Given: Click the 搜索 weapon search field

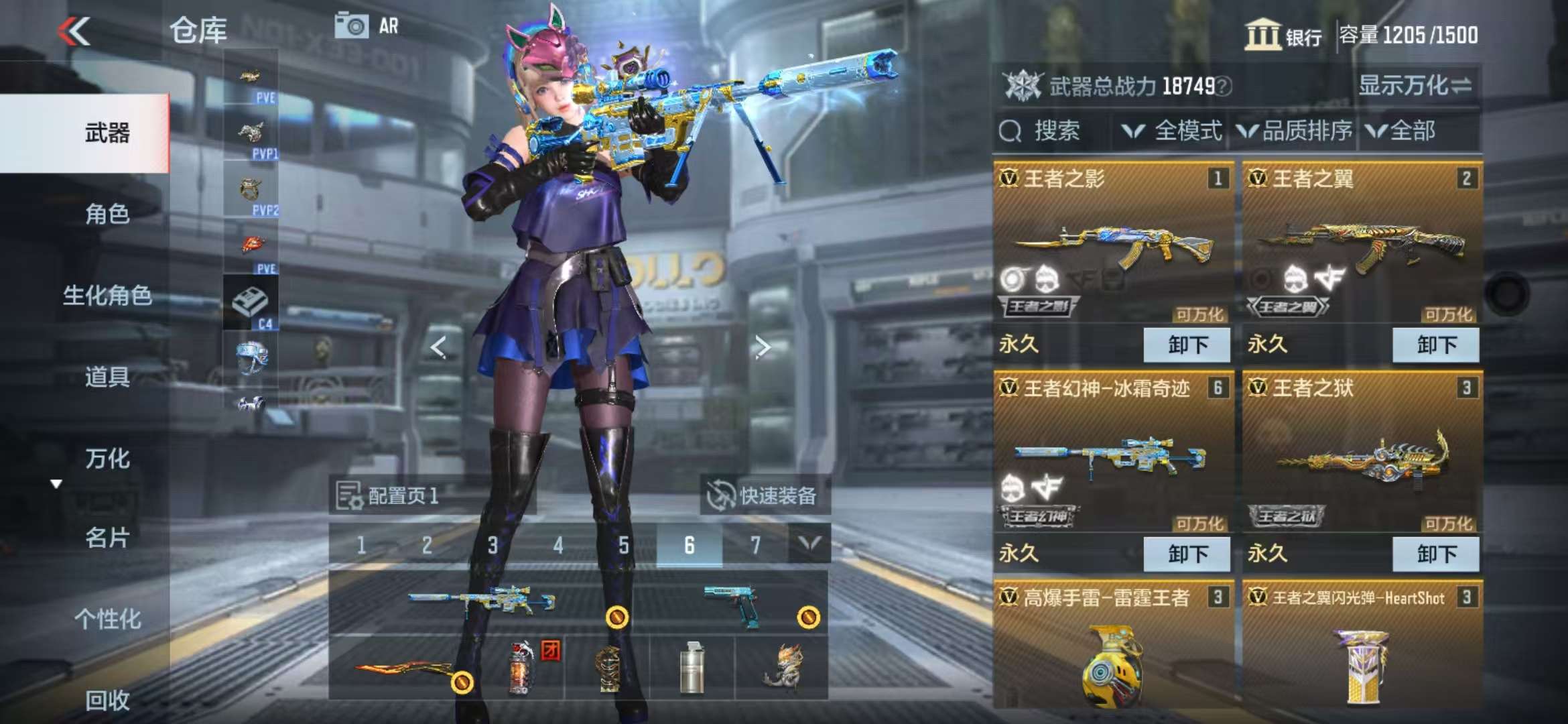Looking at the screenshot, I should (x=1055, y=131).
